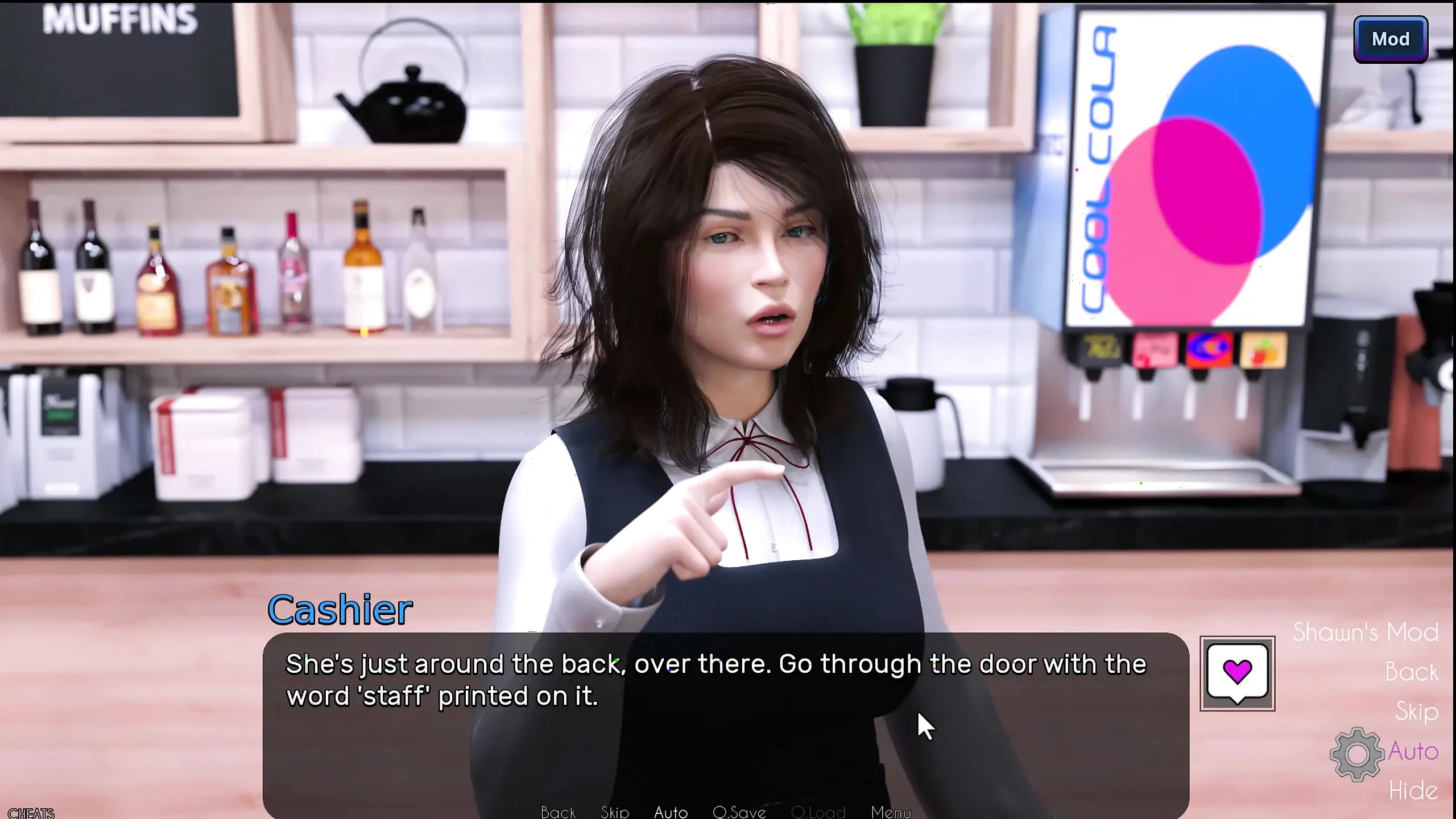
Task: Choose the large Skip above the purple Auto
Action: click(x=1416, y=712)
